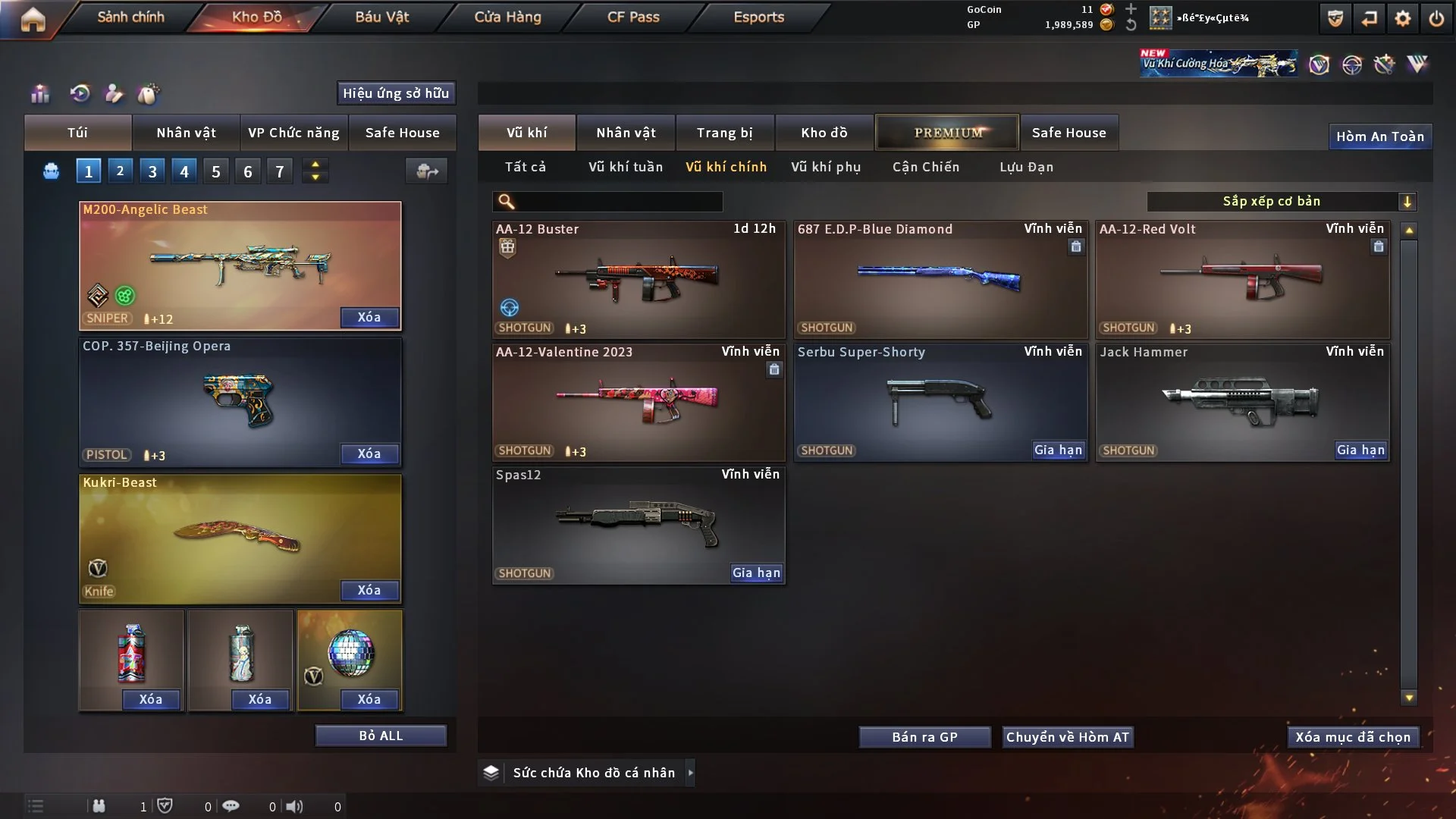Open the settings gear icon

(x=1402, y=18)
